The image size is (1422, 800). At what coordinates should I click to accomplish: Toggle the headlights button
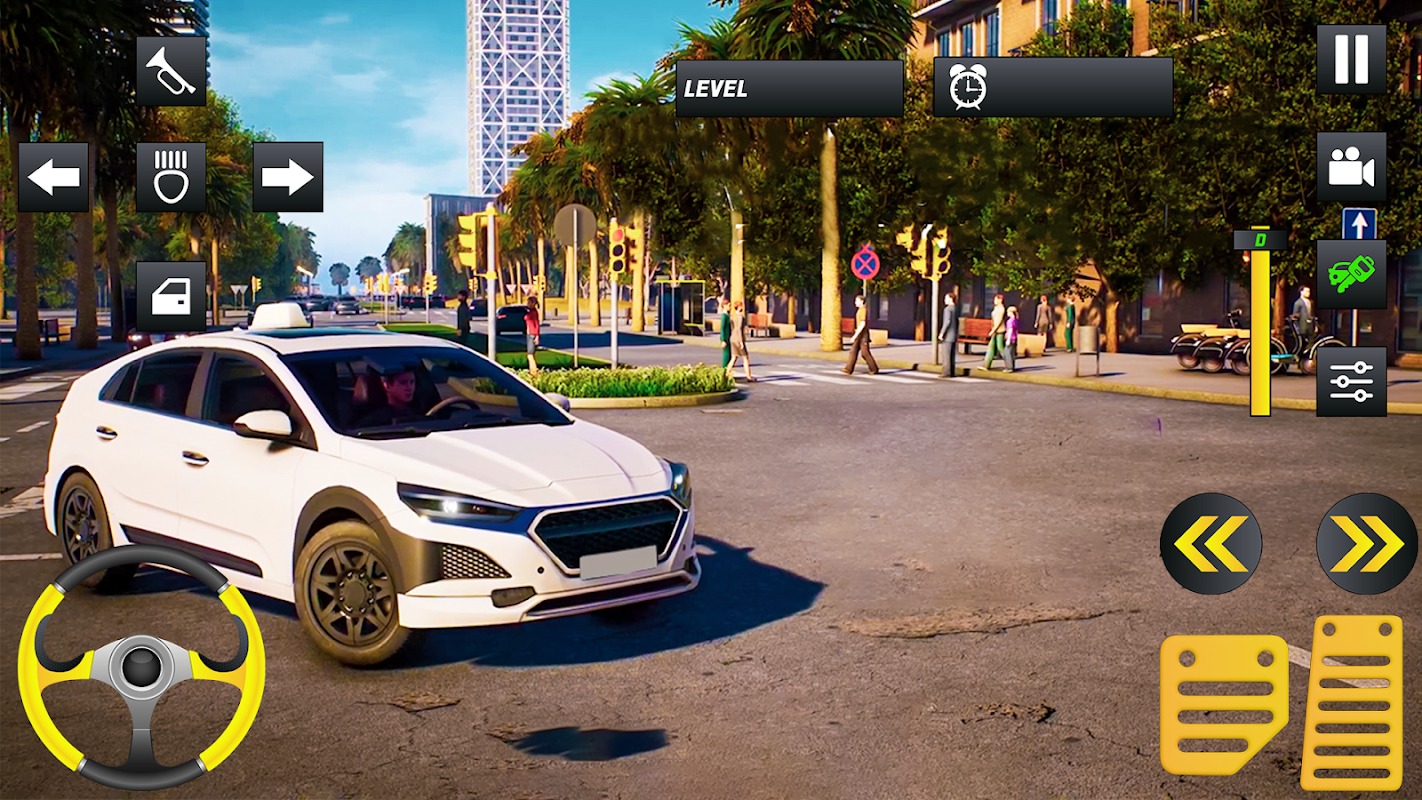pyautogui.click(x=171, y=177)
